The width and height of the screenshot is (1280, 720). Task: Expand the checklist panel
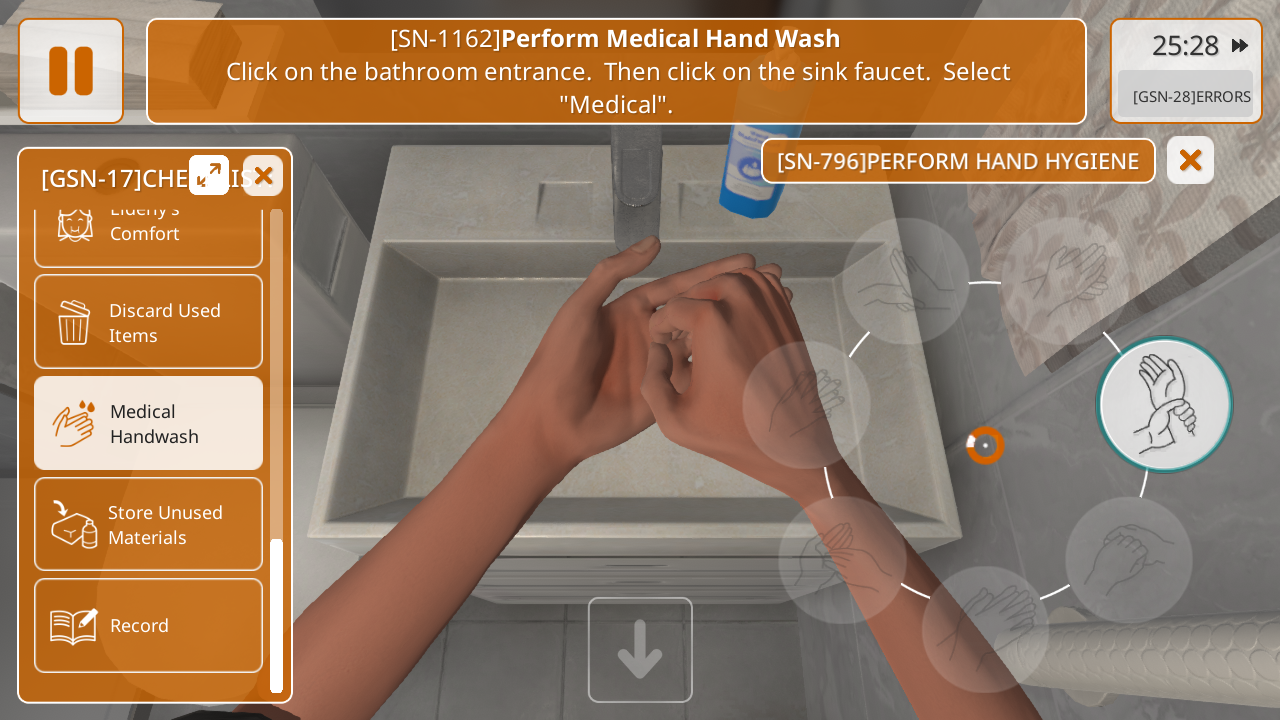(x=209, y=175)
